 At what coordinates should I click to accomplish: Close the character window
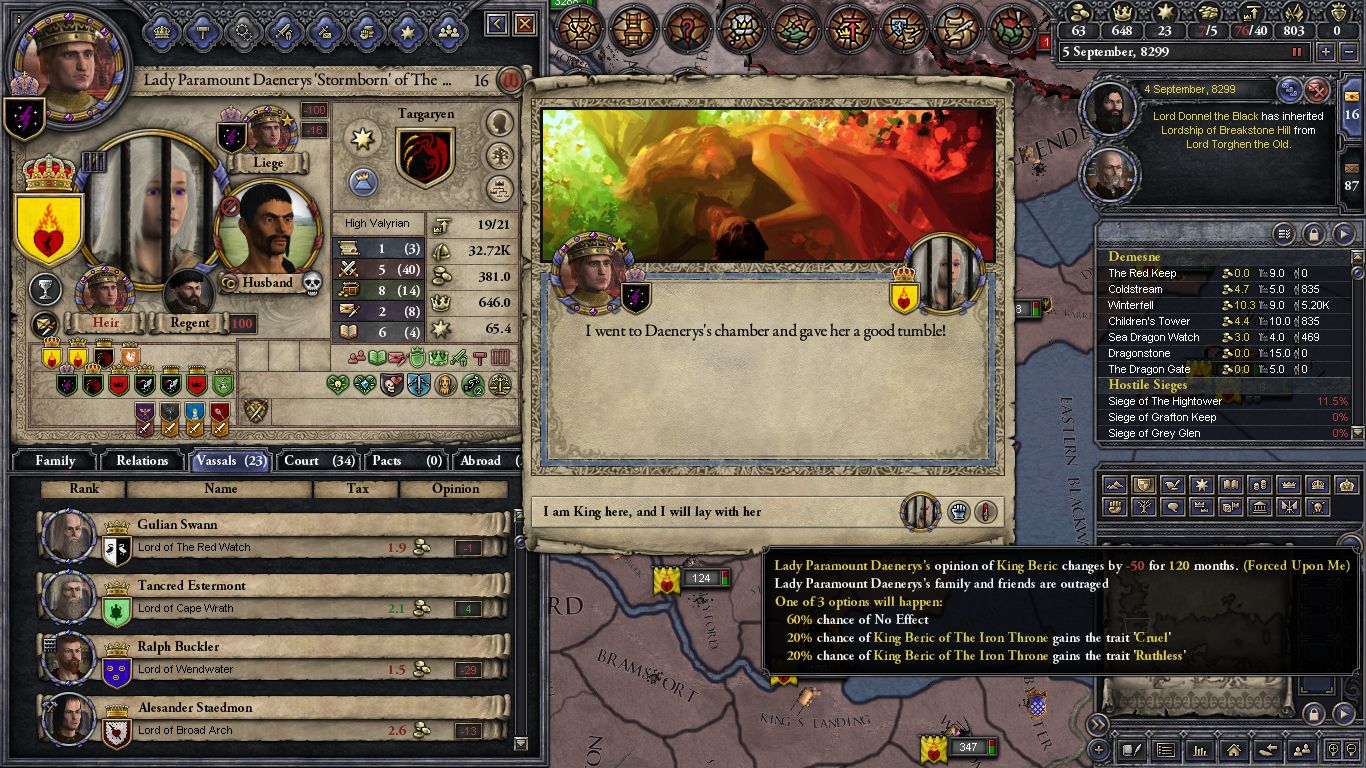click(525, 24)
